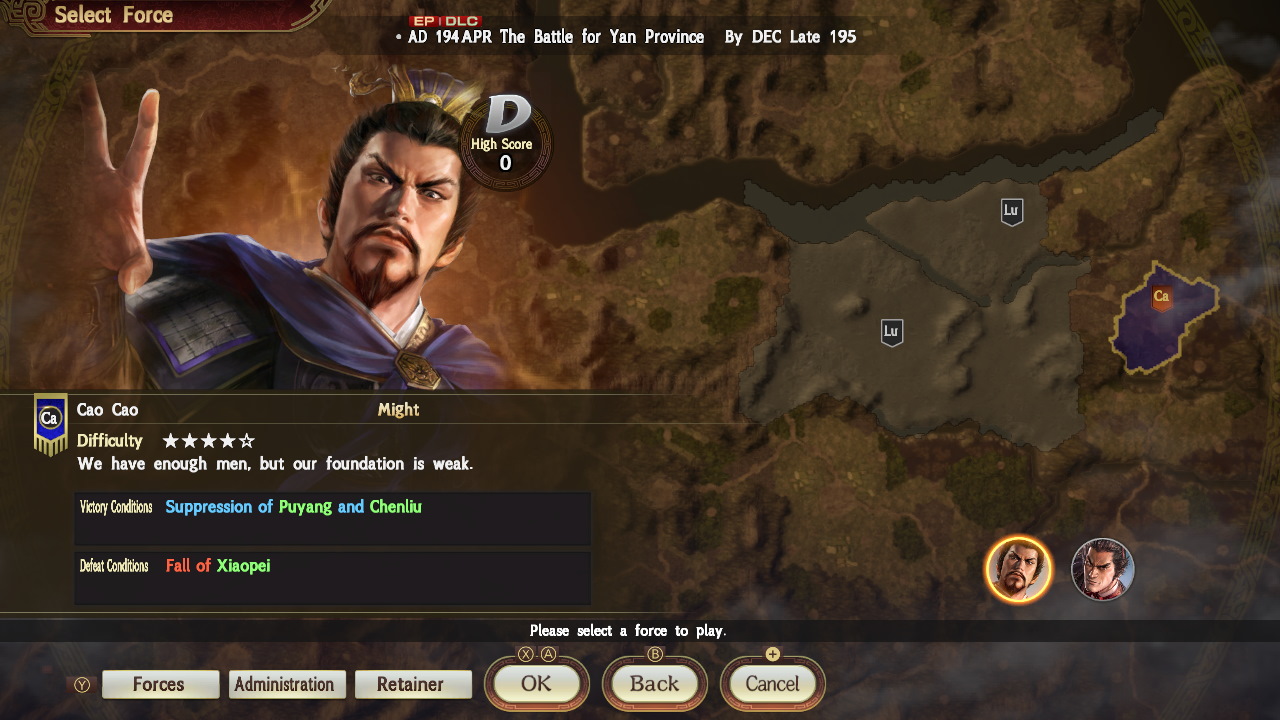Click the Back button
The height and width of the screenshot is (720, 1280).
[x=654, y=684]
